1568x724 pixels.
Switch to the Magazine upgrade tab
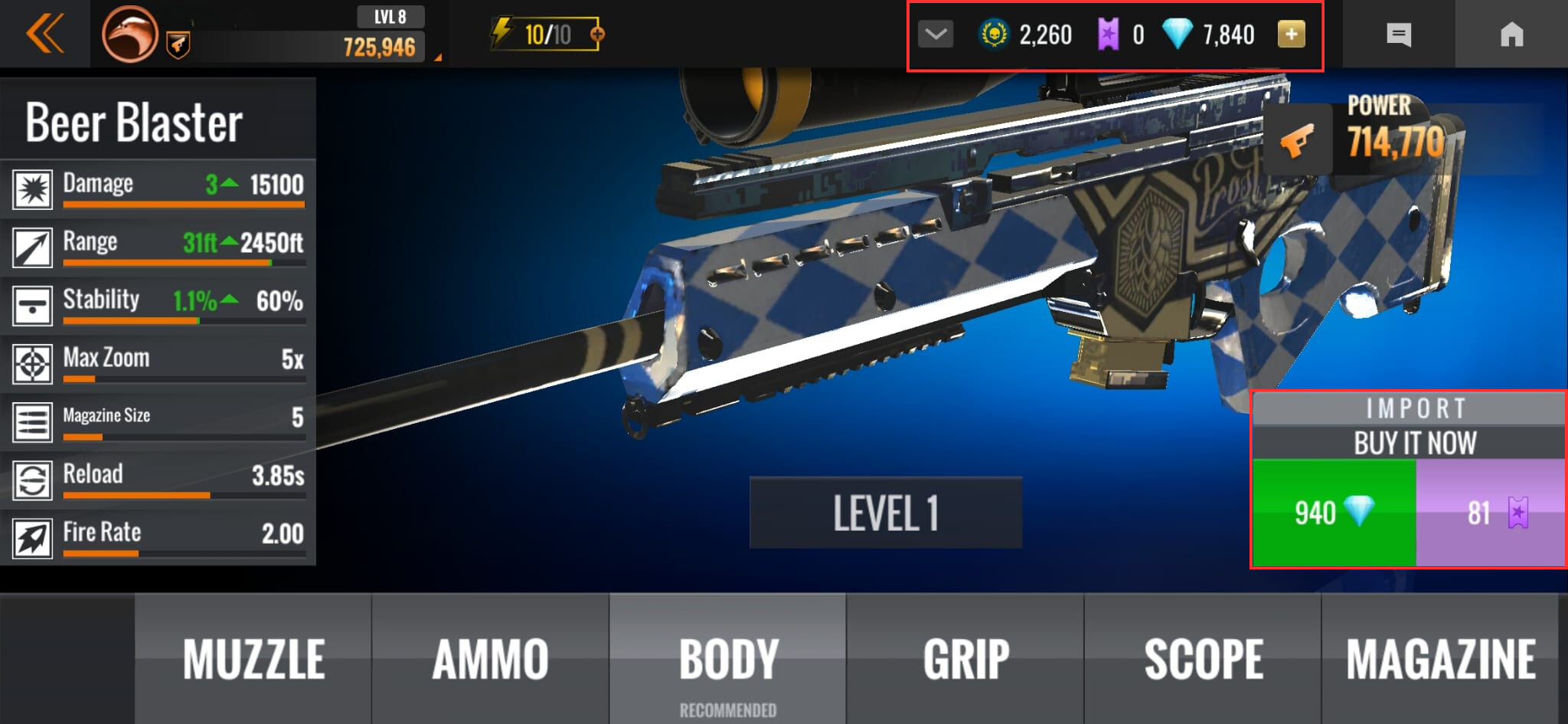tap(1441, 659)
